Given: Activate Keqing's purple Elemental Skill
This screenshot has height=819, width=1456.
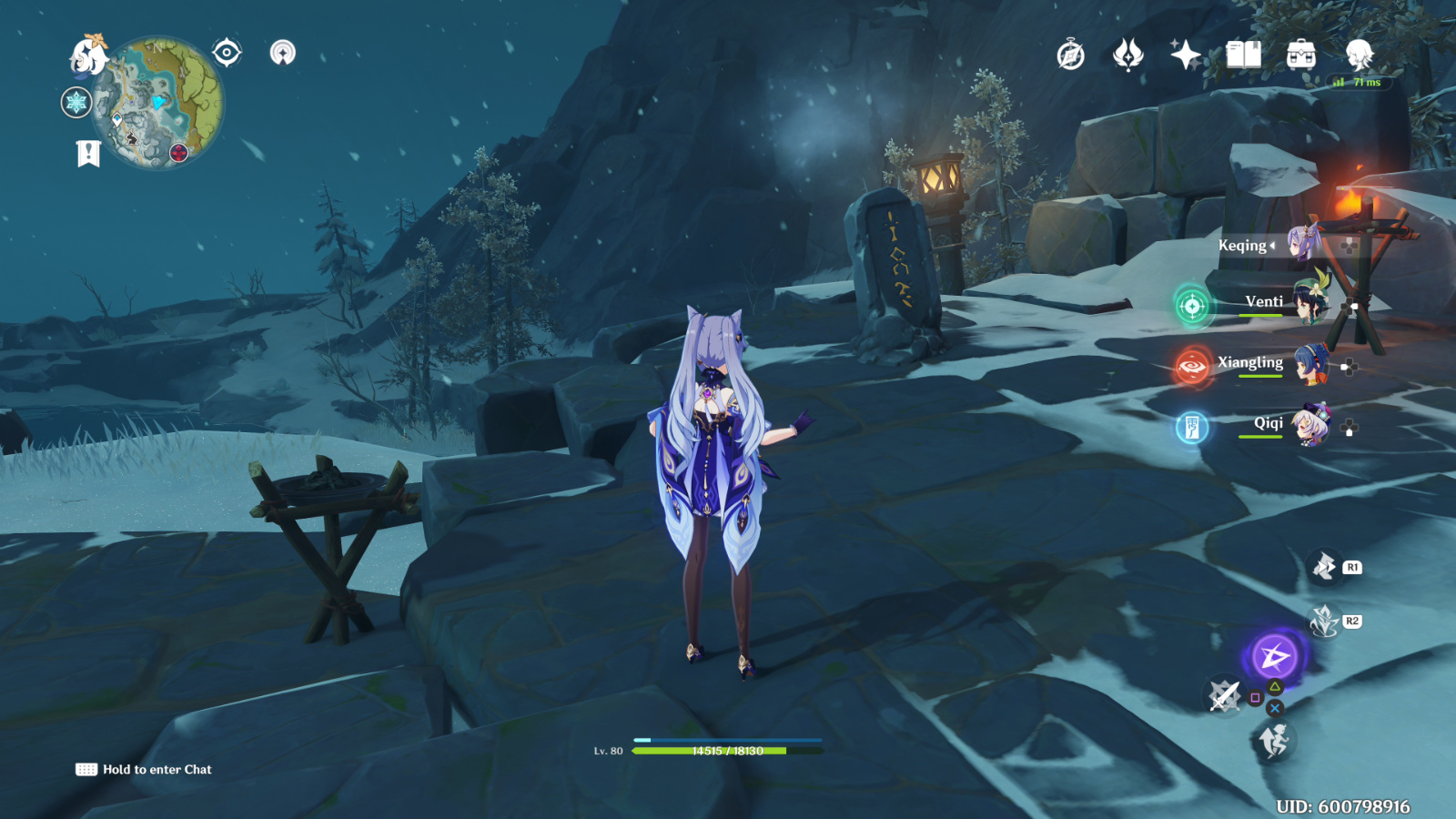Looking at the screenshot, I should (x=1274, y=656).
